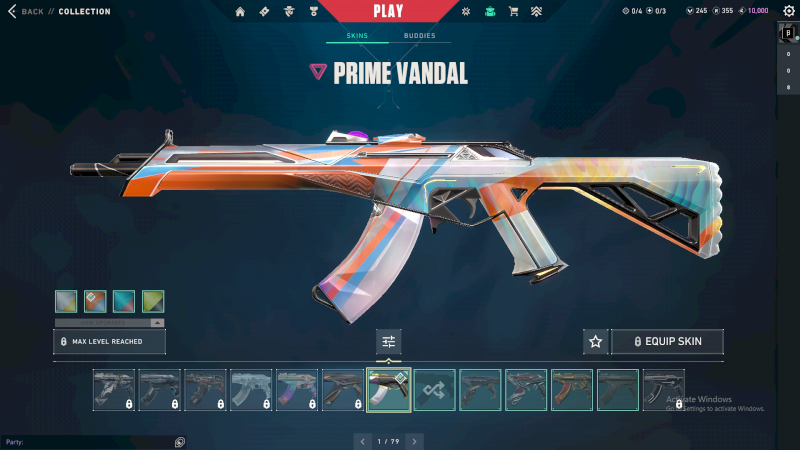Go back to the Collection screen

pos(30,12)
